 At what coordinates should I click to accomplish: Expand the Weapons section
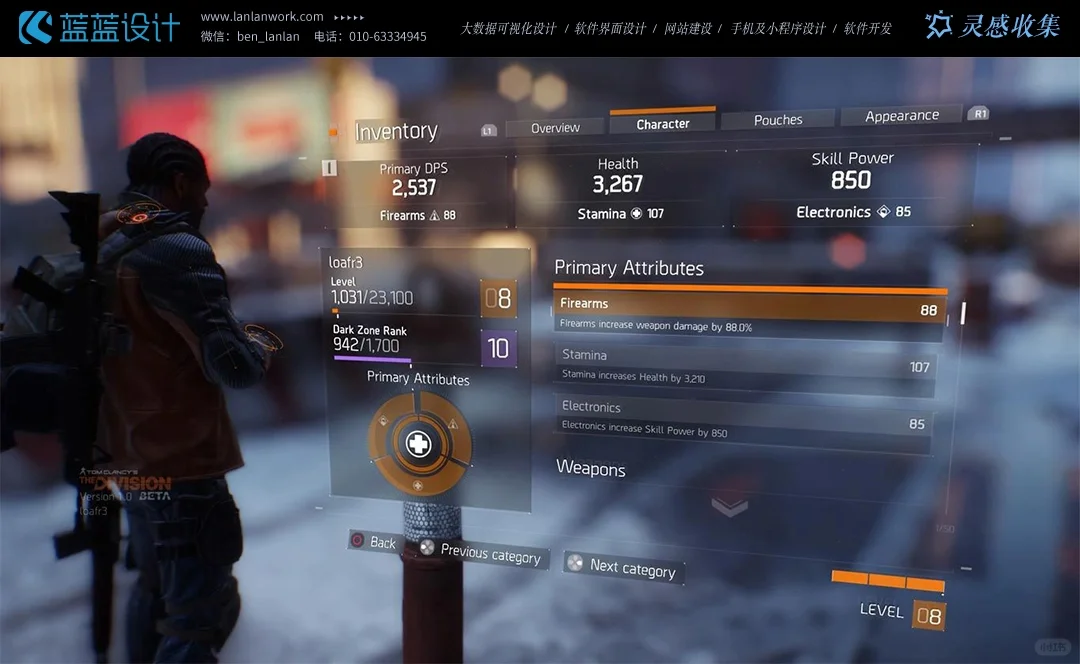[x=591, y=469]
